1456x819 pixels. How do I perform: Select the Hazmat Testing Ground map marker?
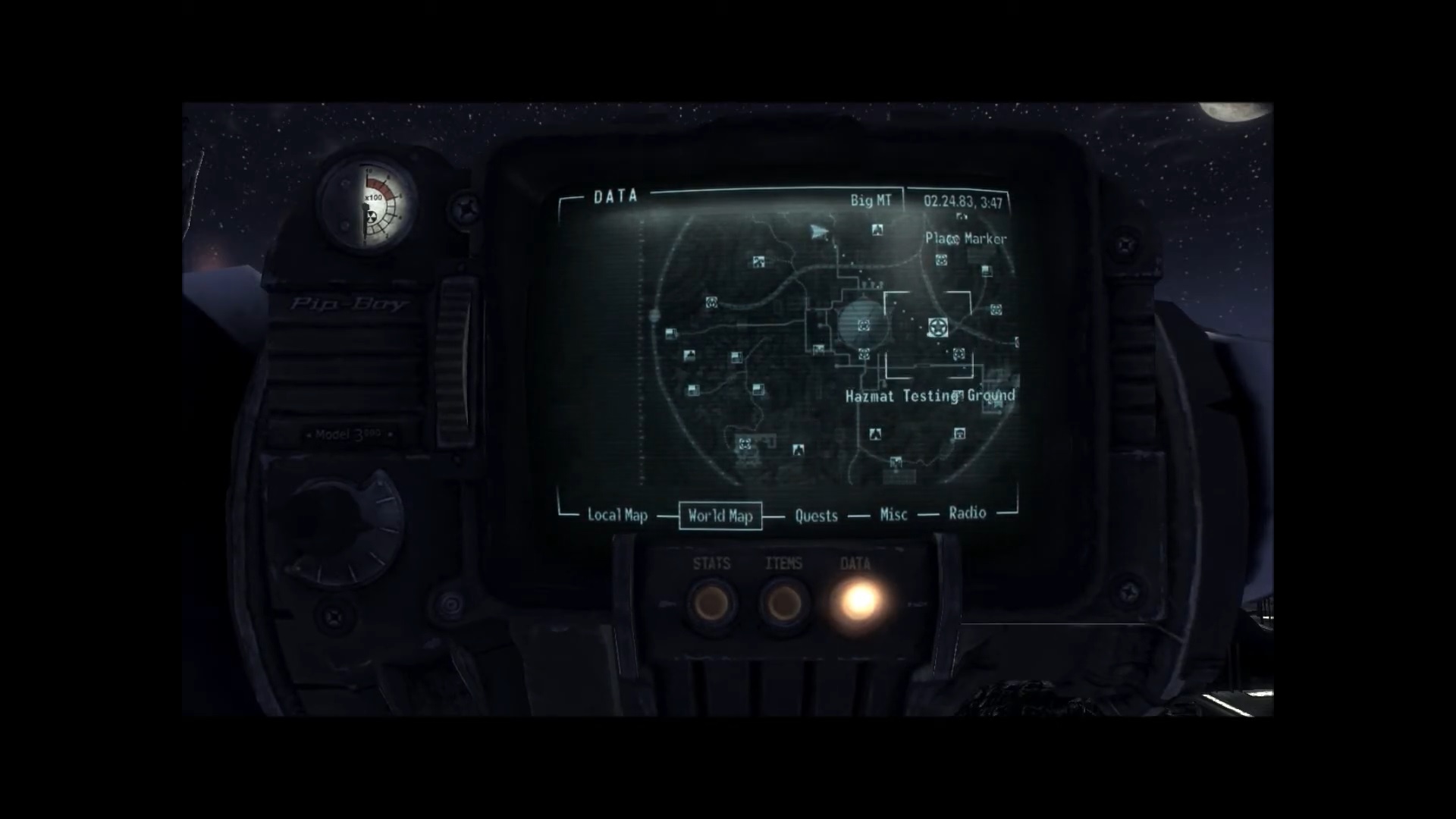coord(938,328)
